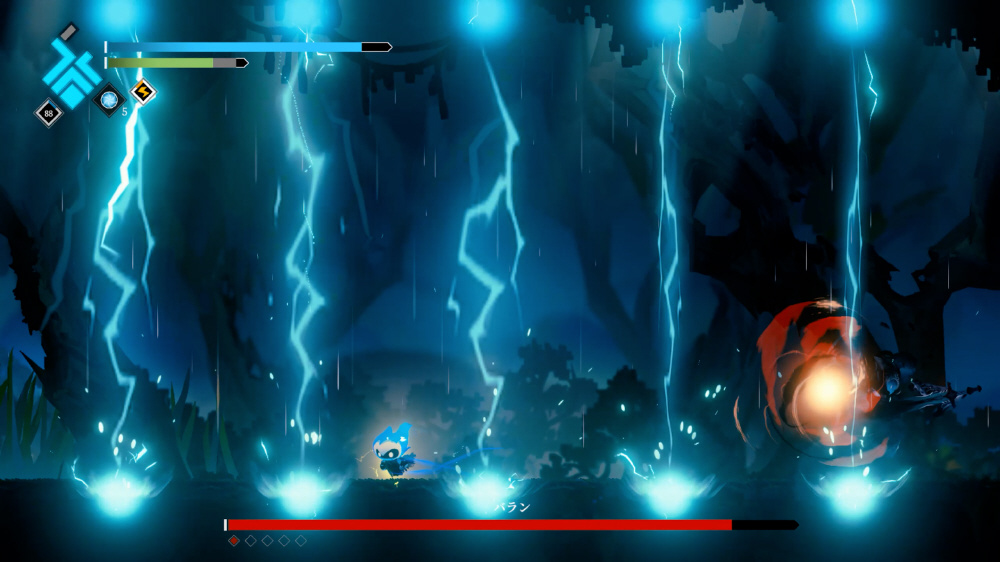This screenshot has width=1000, height=562.
Task: Activate the orange lightning bolt skill icon
Action: point(143,92)
